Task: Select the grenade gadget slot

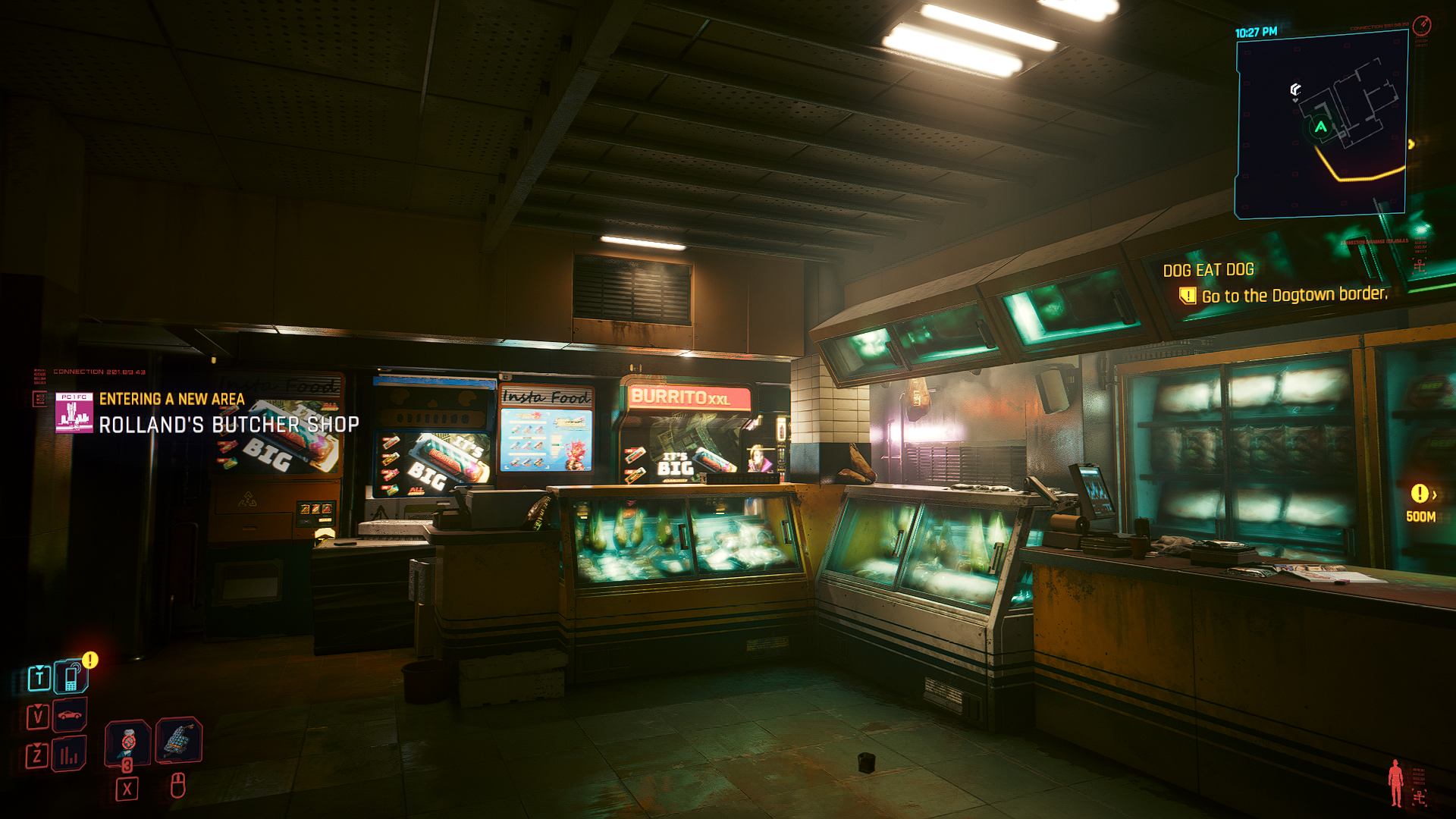Action: [178, 739]
